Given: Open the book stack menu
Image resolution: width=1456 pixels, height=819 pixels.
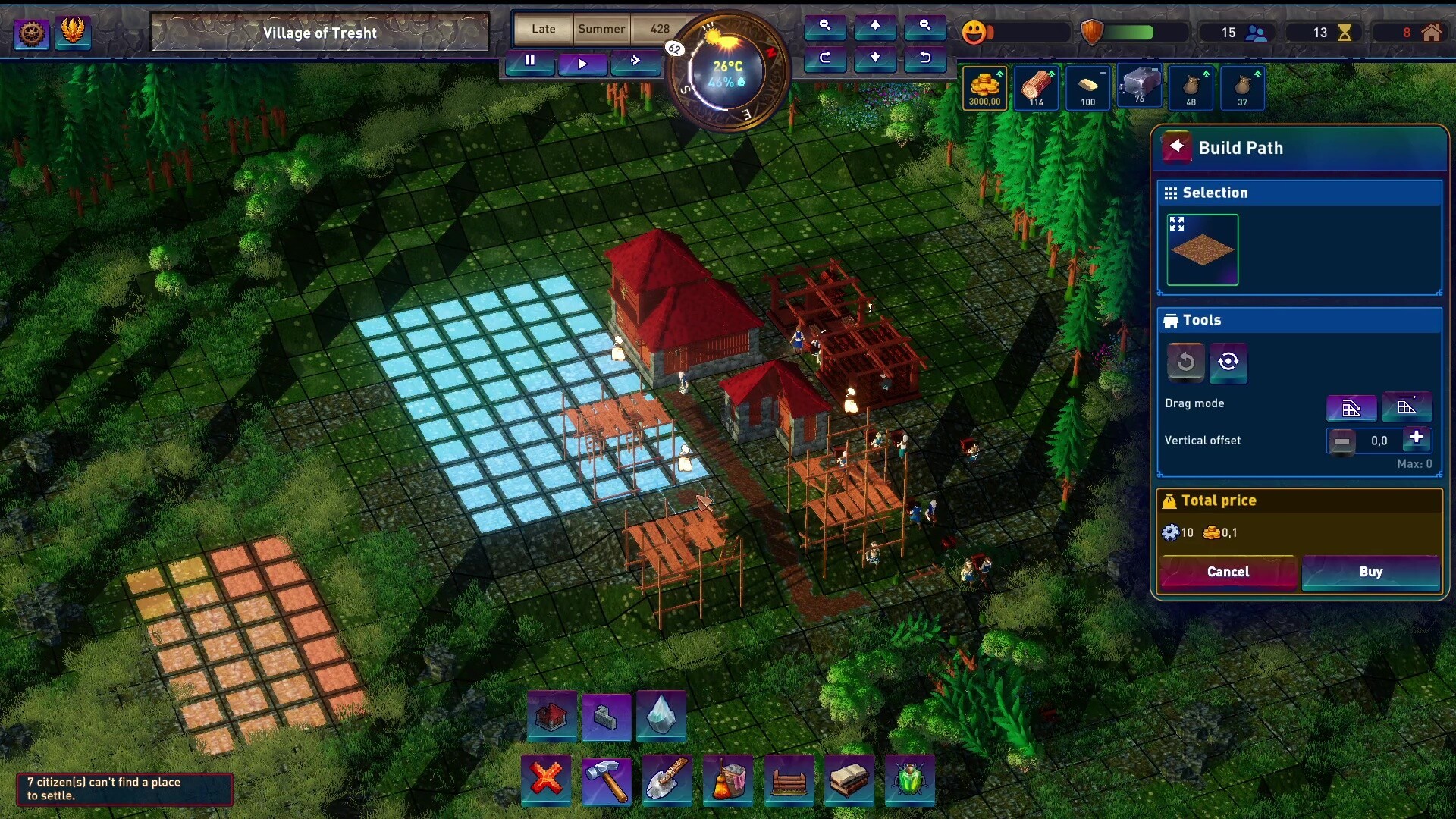Looking at the screenshot, I should point(849,779).
